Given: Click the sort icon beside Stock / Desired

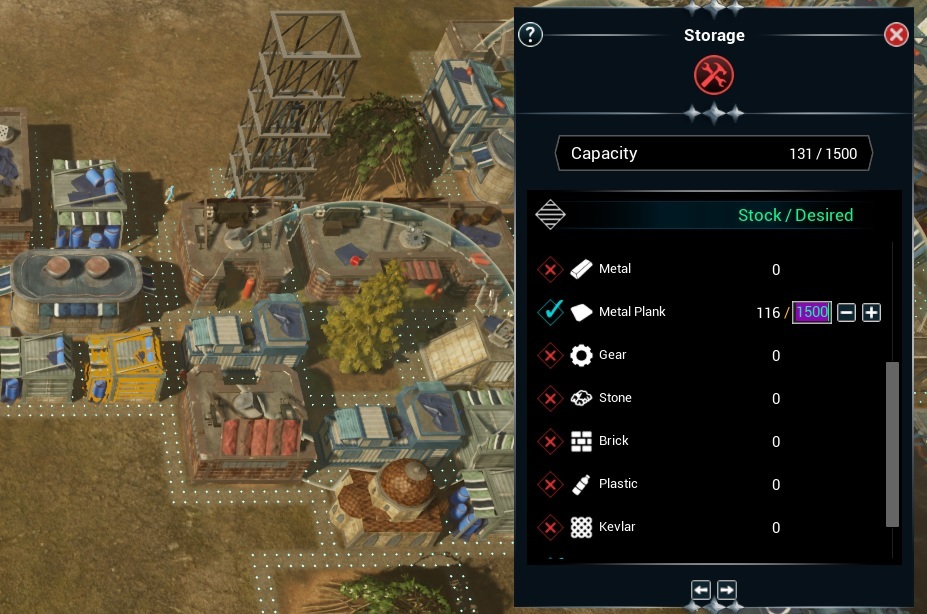Looking at the screenshot, I should 551,215.
